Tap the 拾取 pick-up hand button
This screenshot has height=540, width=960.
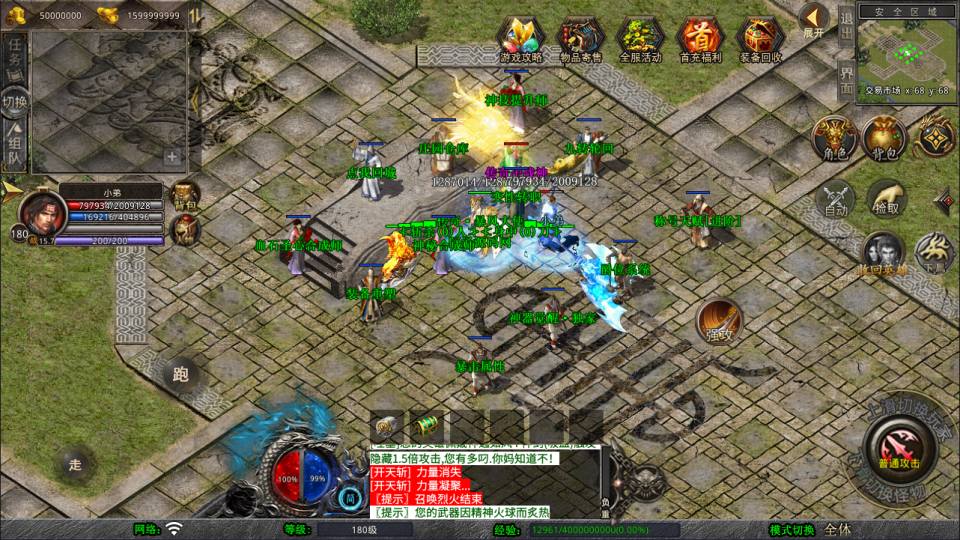coord(886,199)
